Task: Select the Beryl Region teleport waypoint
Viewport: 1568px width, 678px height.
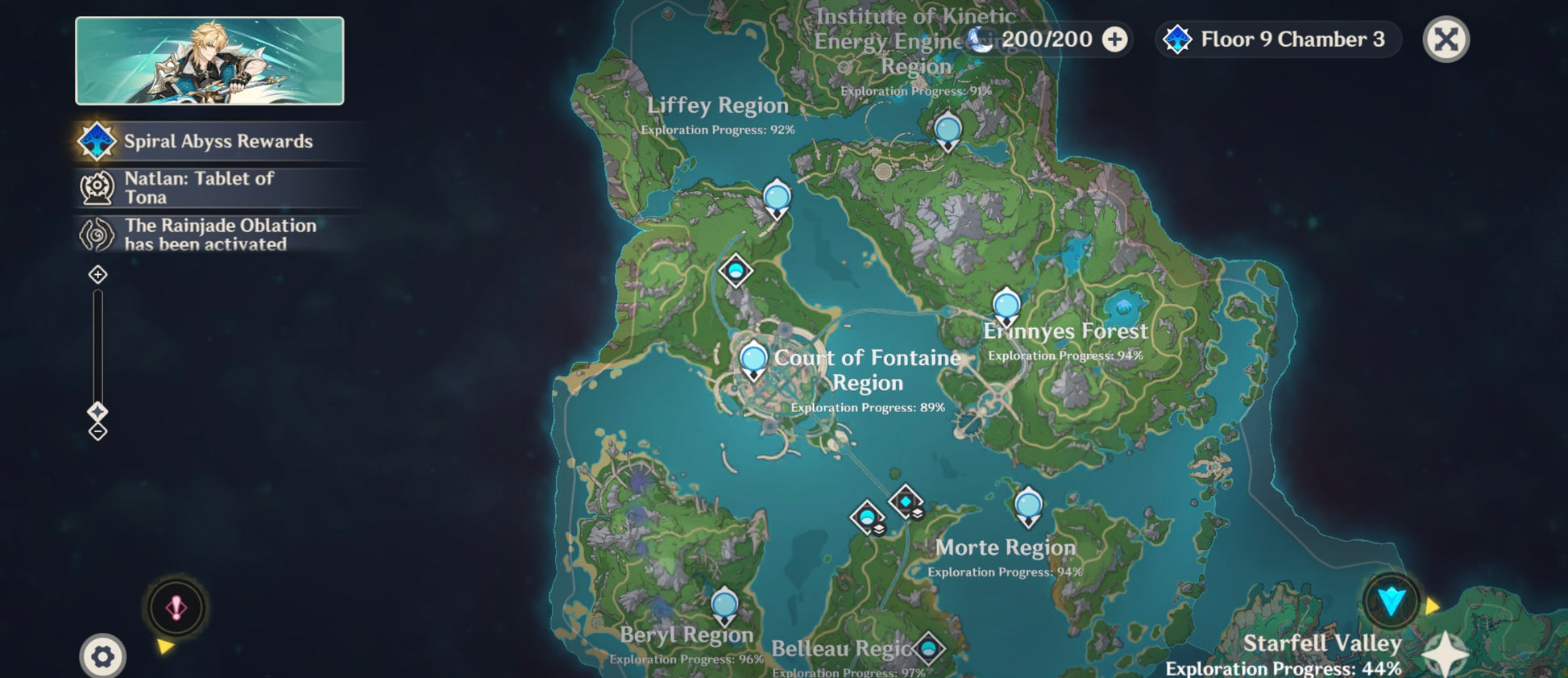Action: pyautogui.click(x=724, y=605)
